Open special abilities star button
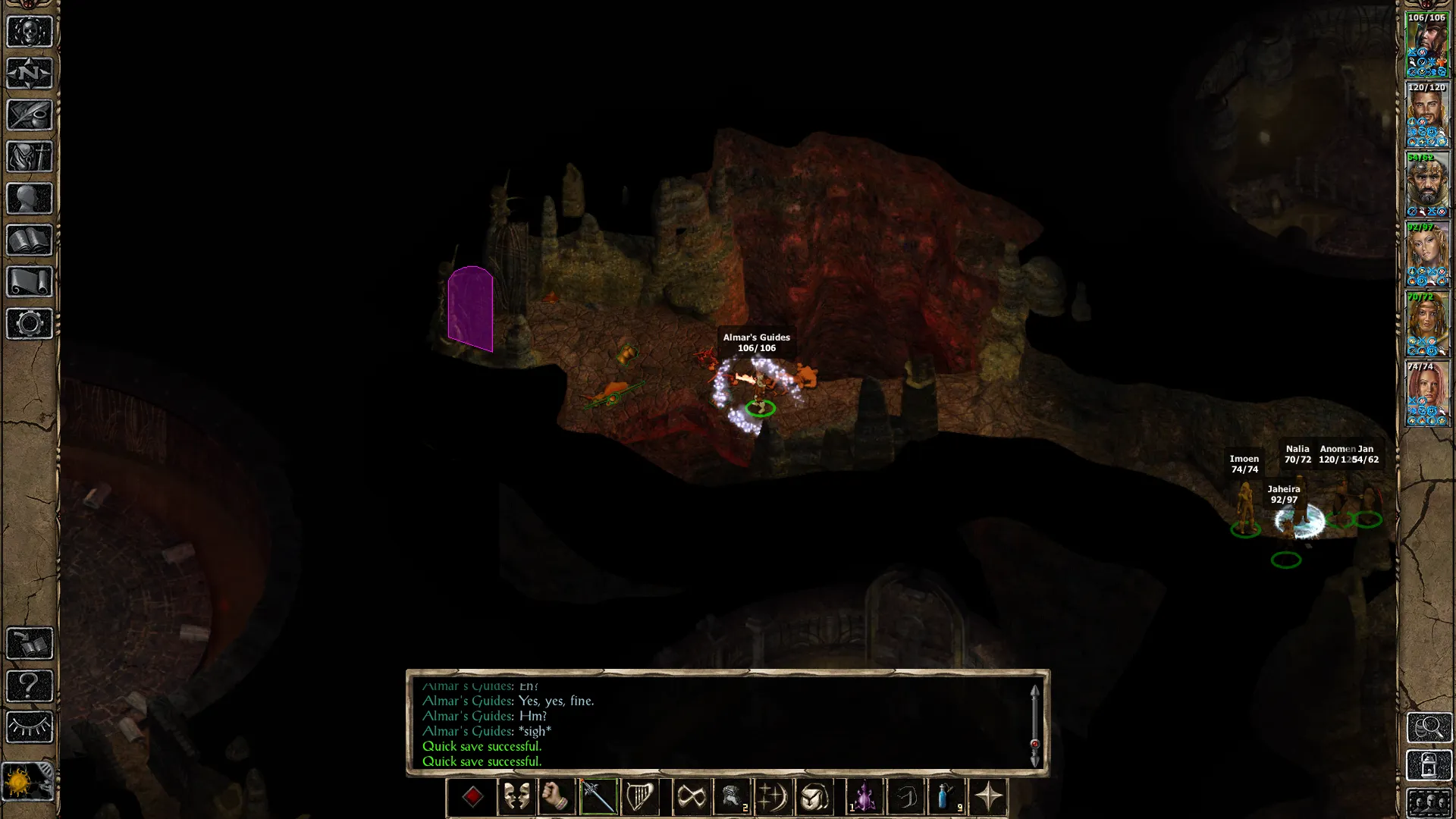The height and width of the screenshot is (819, 1456). [x=988, y=797]
